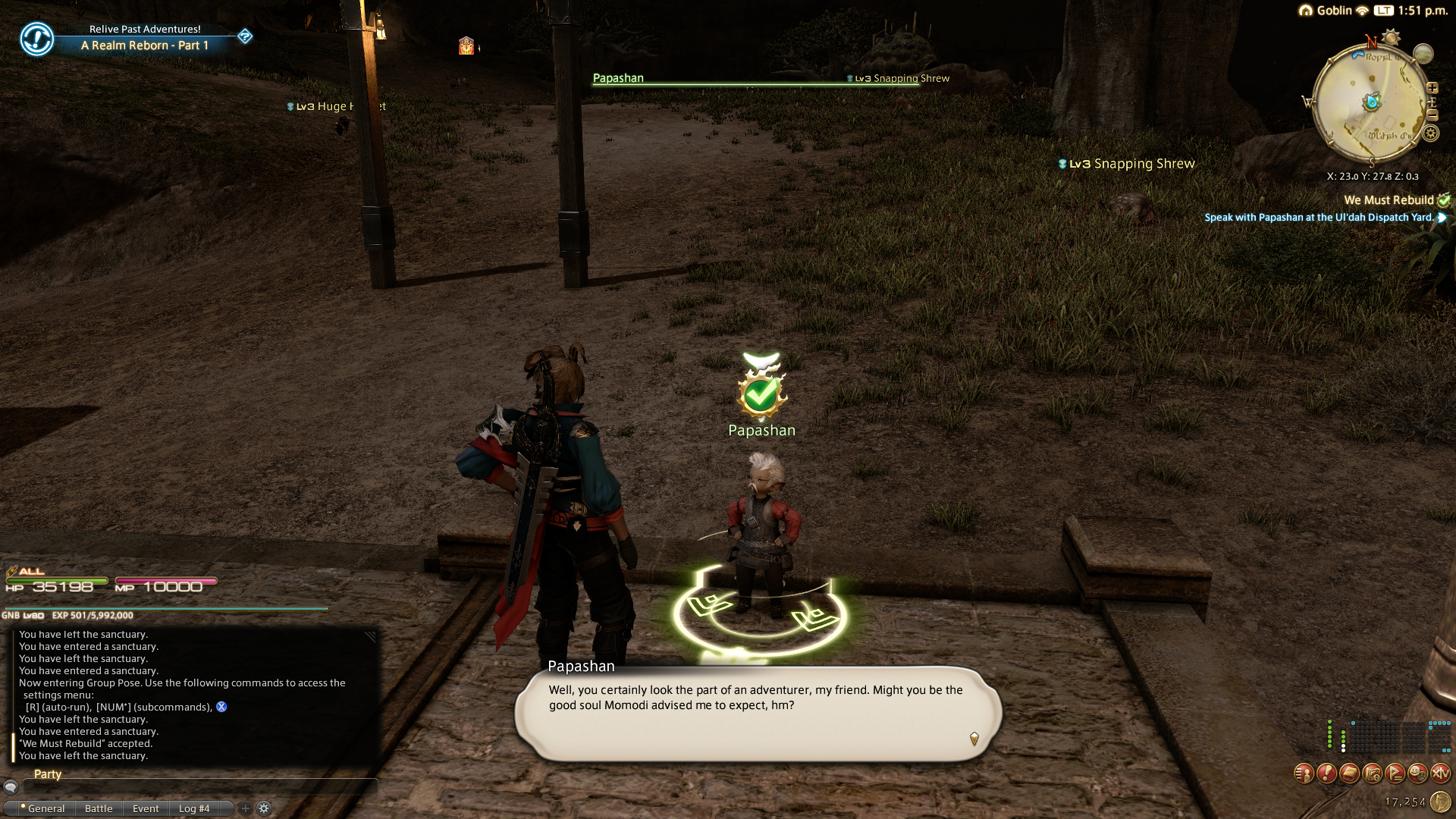Select the General chat tab

click(x=45, y=808)
